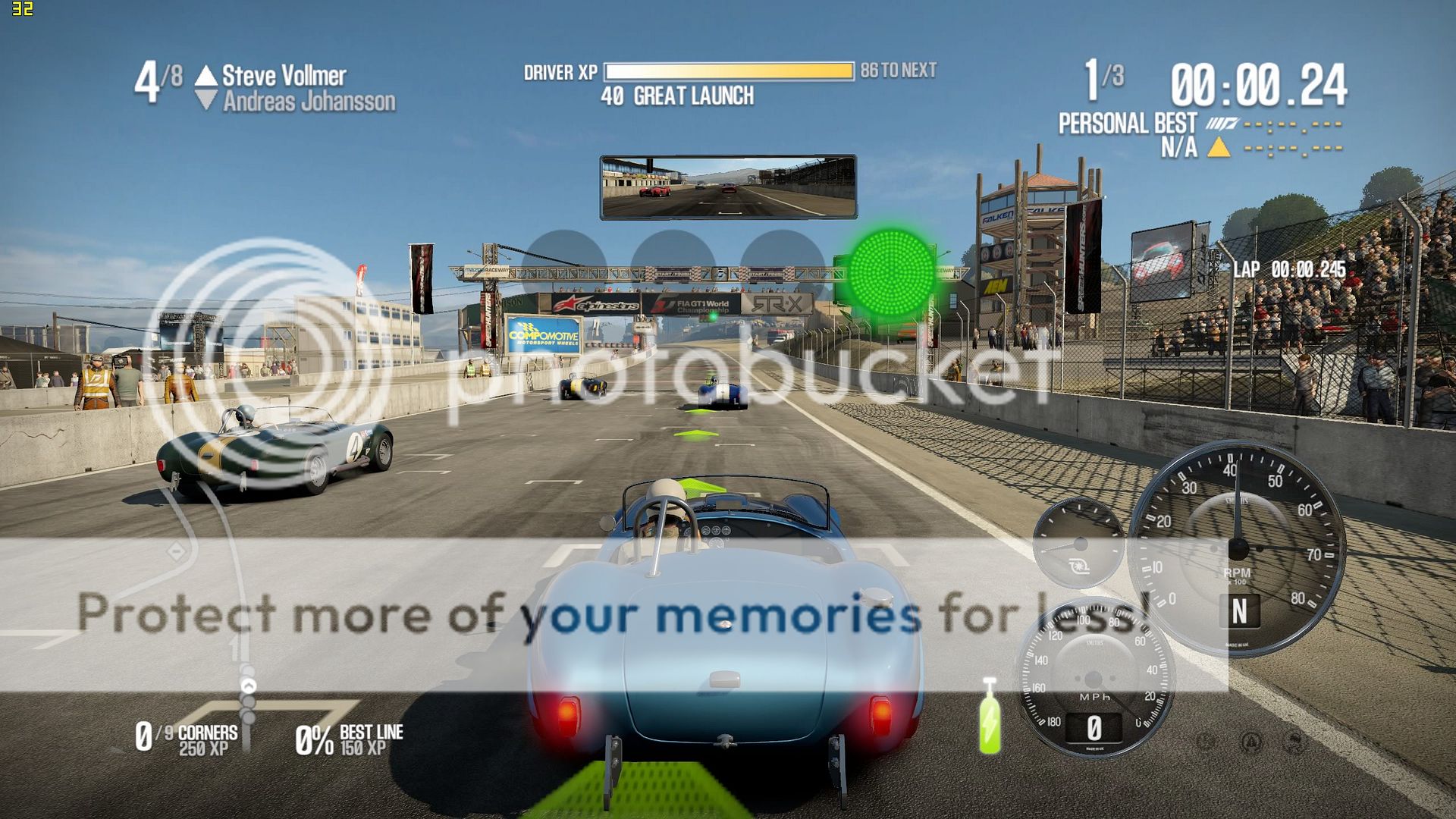Select the gear indicator showing N

[1239, 611]
